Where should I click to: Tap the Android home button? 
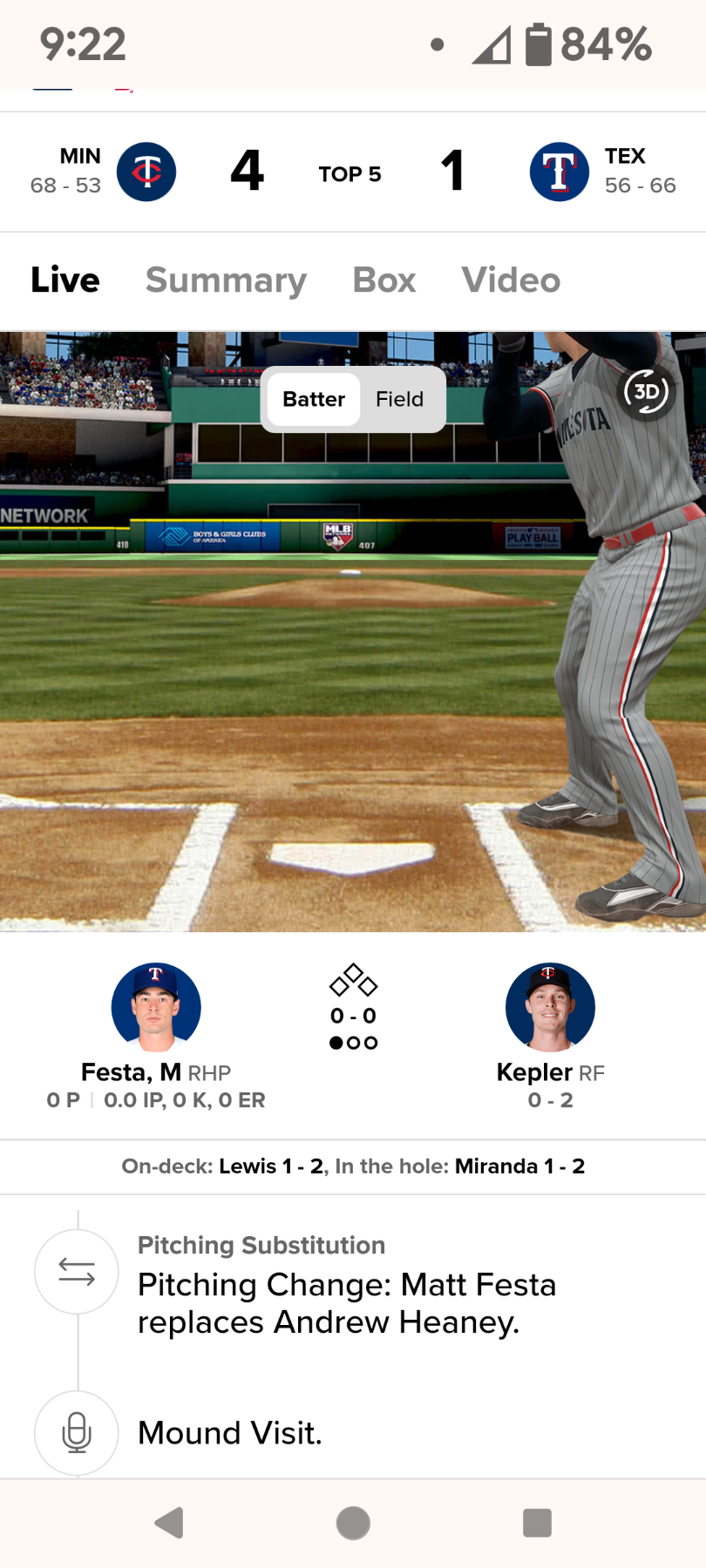click(x=353, y=1523)
